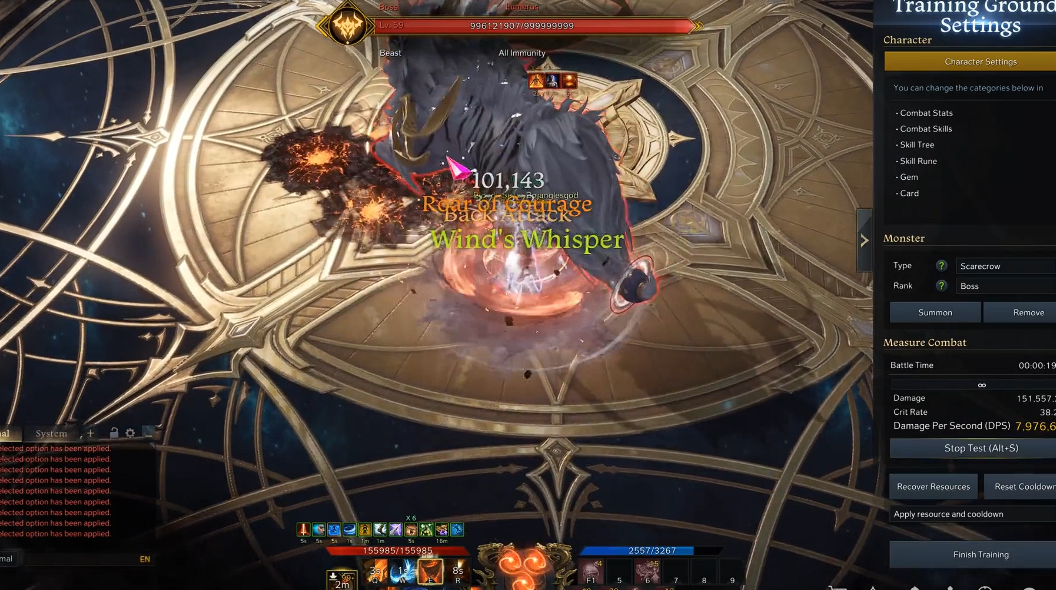
Task: Show help for monster Type
Action: pyautogui.click(x=941, y=266)
